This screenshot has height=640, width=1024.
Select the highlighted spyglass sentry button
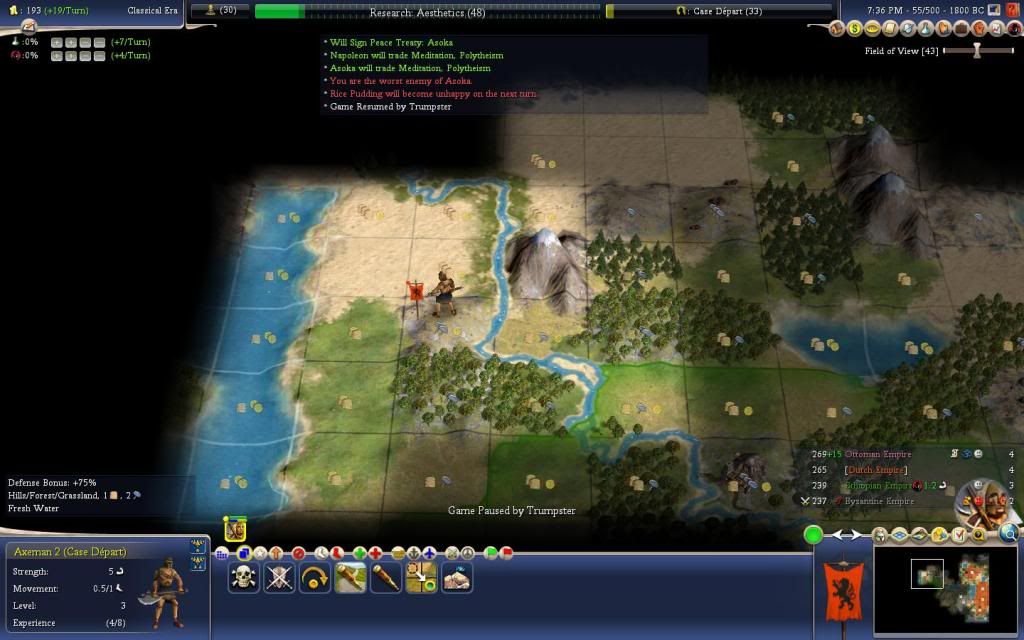[x=350, y=577]
